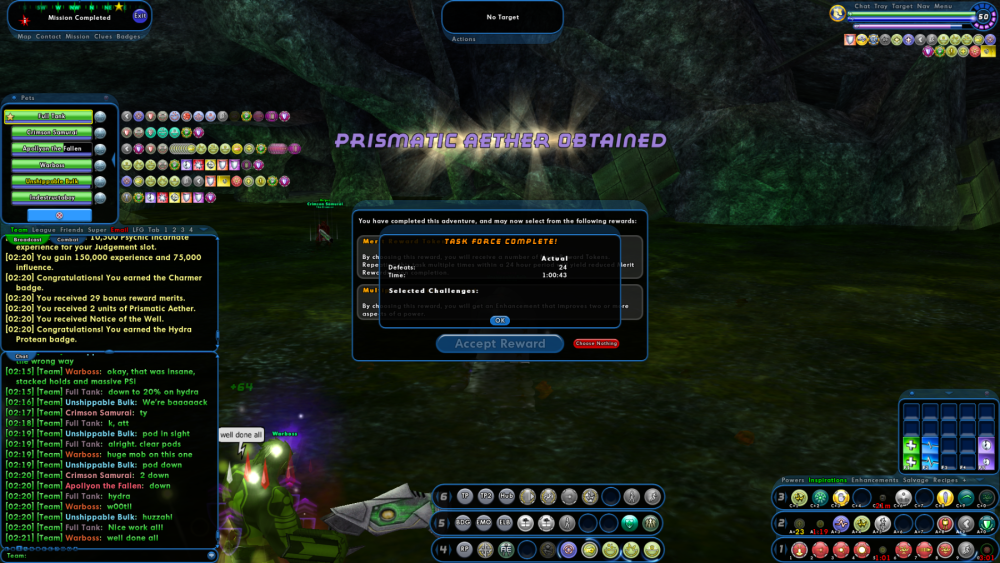Image resolution: width=1000 pixels, height=563 pixels.
Task: Open the Inspirations tray tab
Action: [x=829, y=480]
